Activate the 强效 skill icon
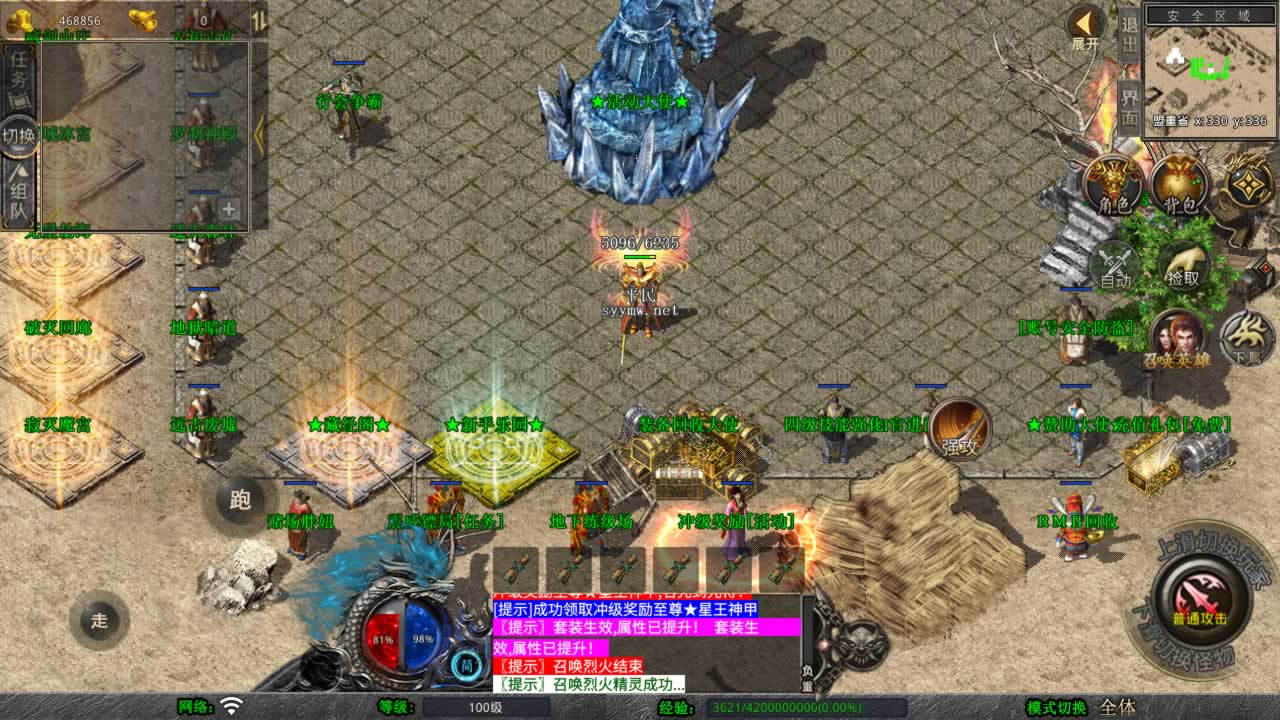Screen dimensions: 1280x720 click(960, 432)
